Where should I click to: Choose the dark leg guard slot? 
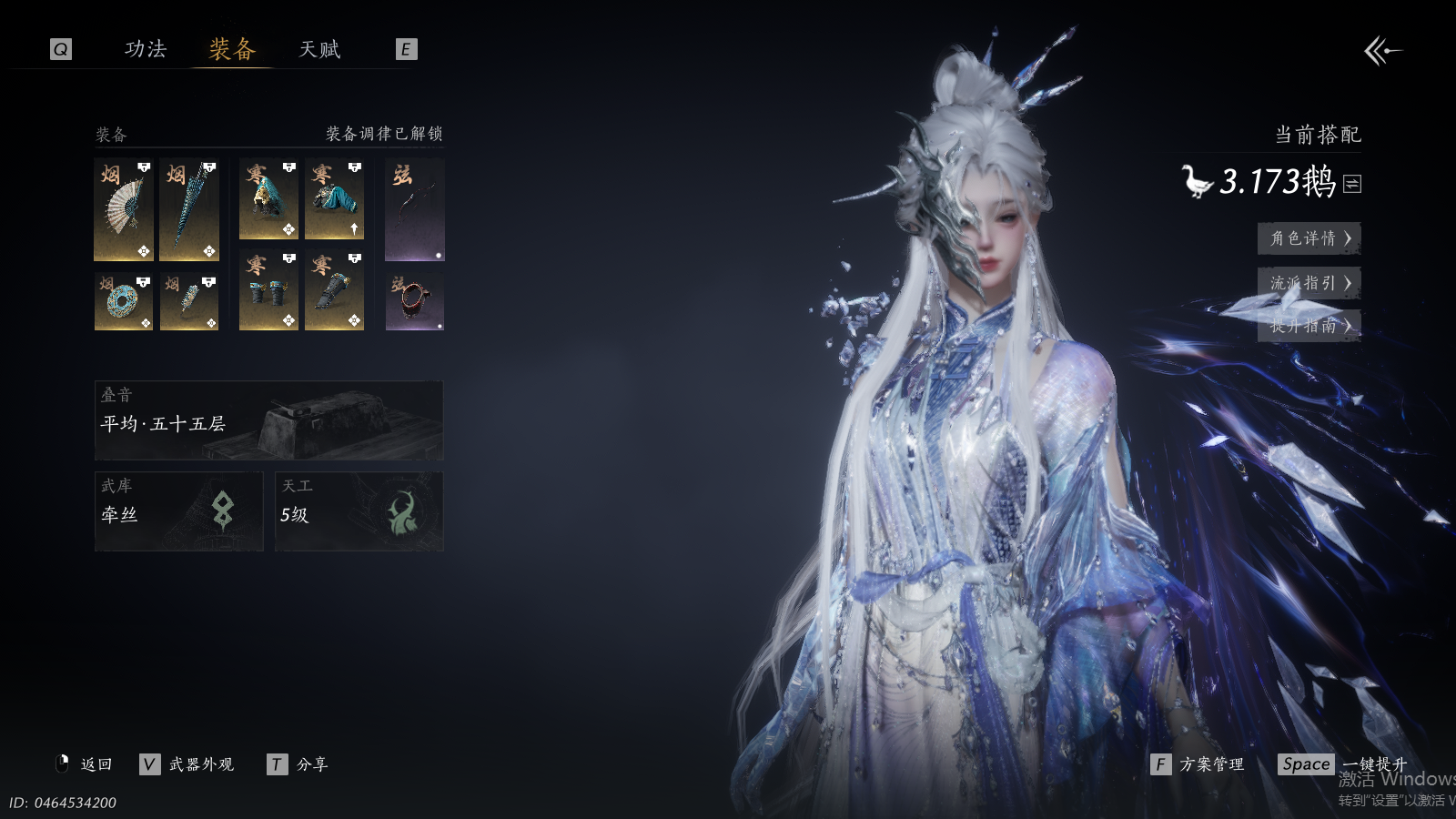334,290
